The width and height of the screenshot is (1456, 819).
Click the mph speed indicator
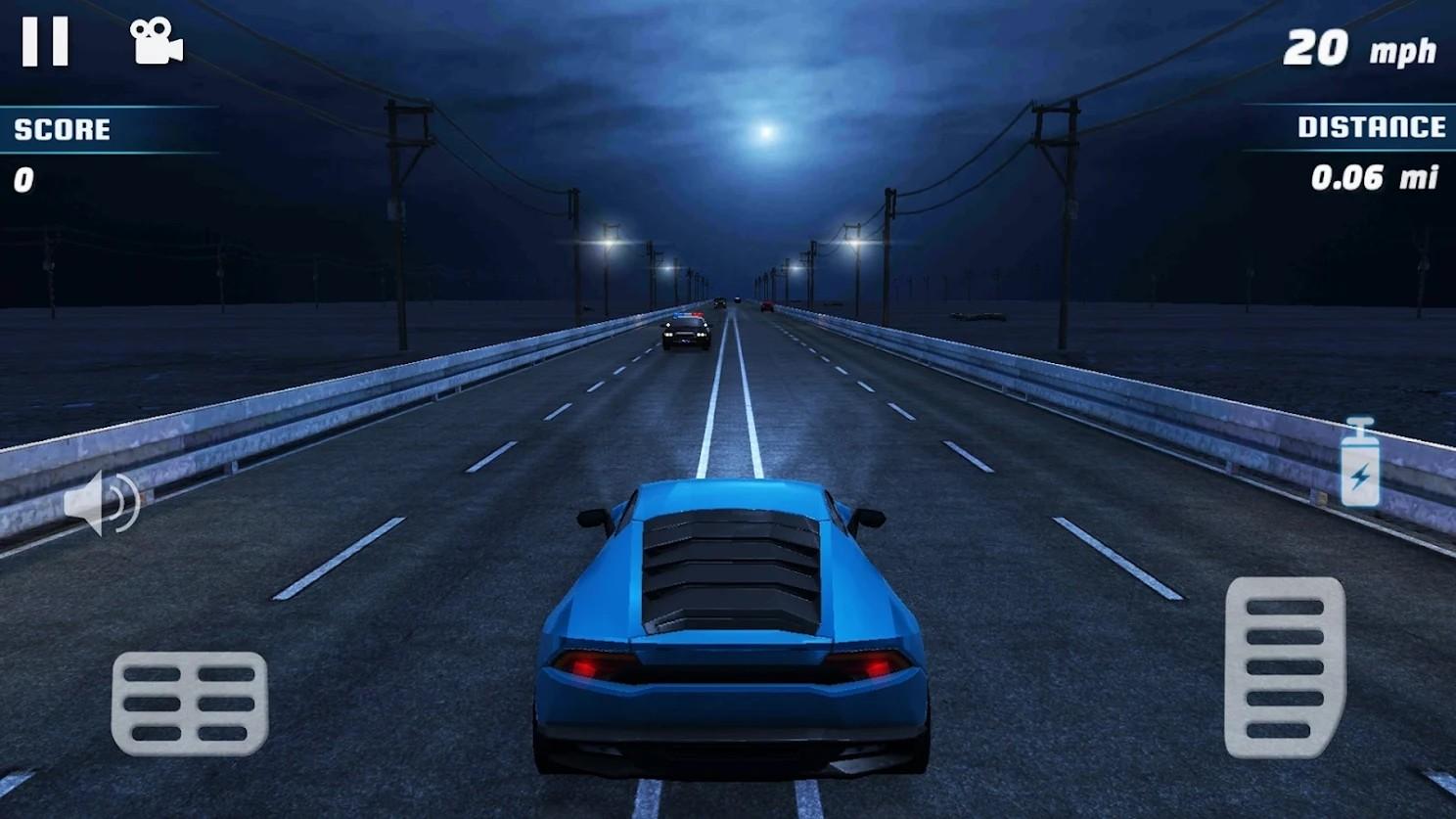pyautogui.click(x=1403, y=49)
